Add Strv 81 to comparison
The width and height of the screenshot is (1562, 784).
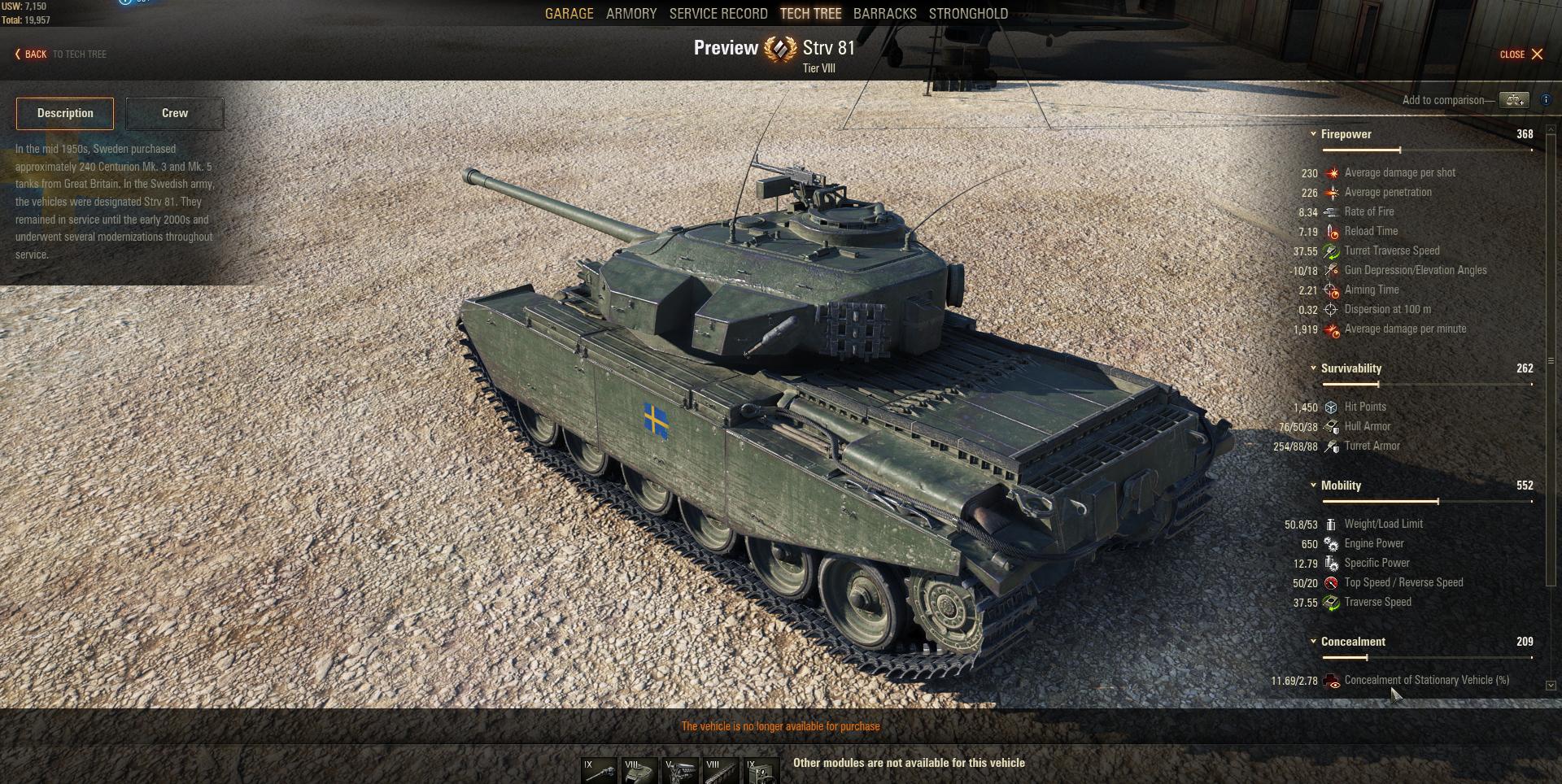tap(1514, 100)
